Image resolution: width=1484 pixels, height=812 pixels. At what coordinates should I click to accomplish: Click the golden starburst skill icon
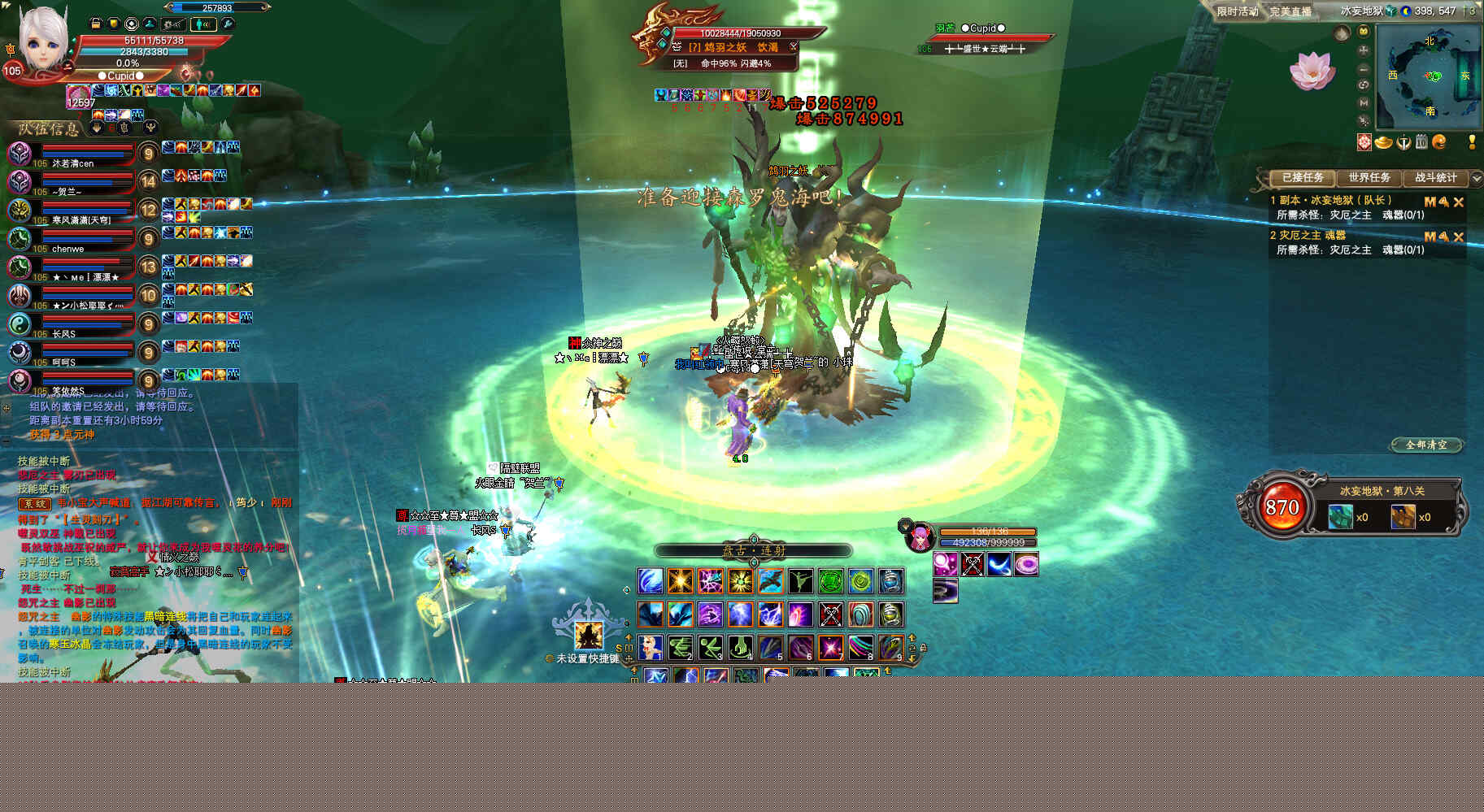pyautogui.click(x=680, y=580)
